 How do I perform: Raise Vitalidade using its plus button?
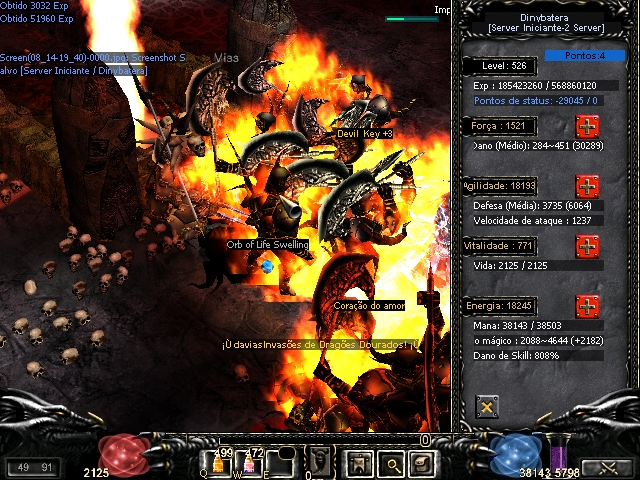(587, 246)
